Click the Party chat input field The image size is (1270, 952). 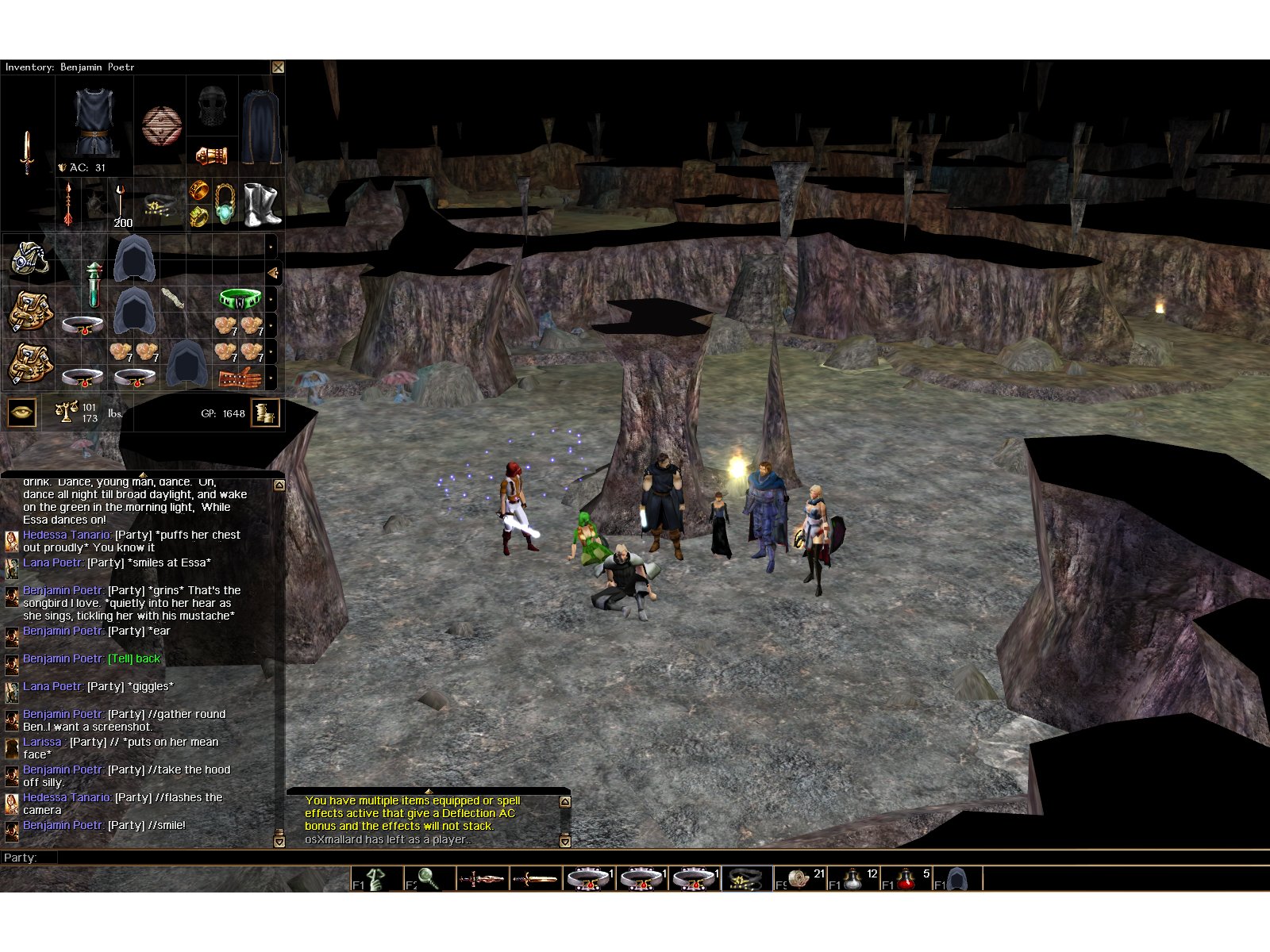coord(556,858)
